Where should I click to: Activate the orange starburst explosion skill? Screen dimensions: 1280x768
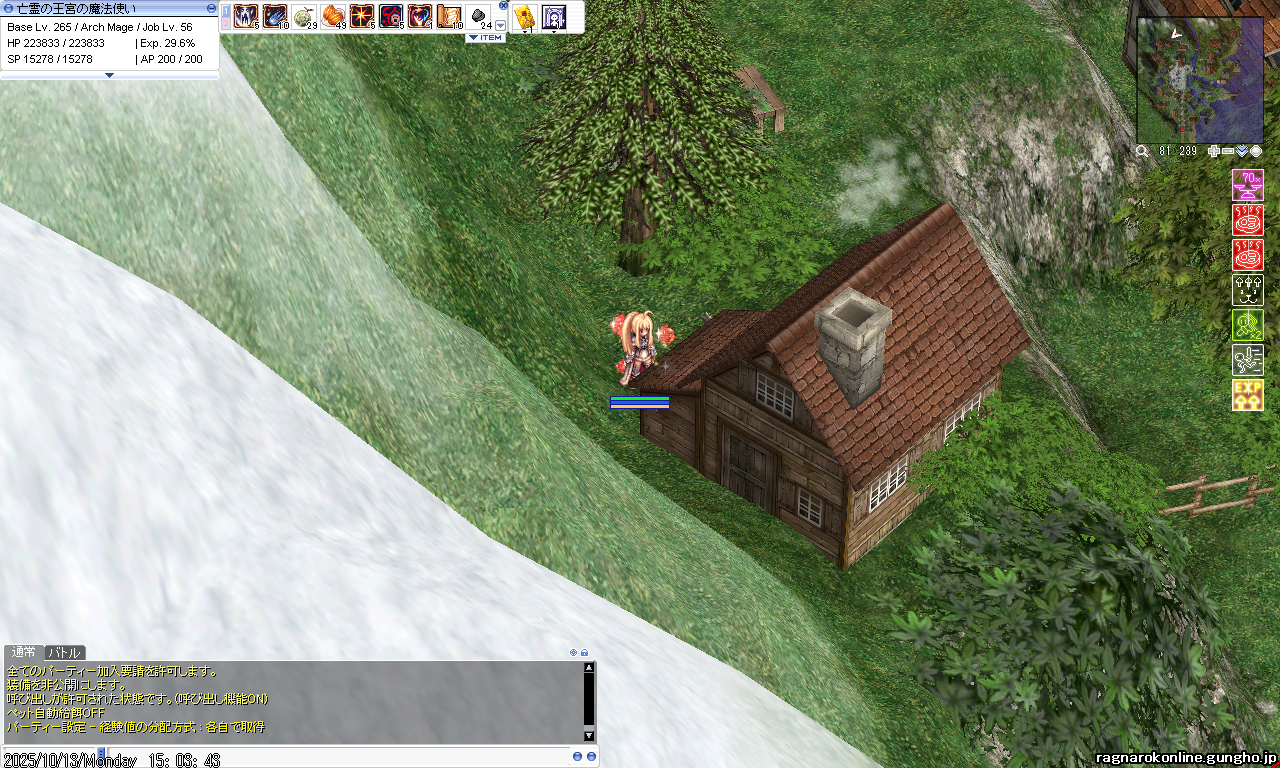[x=362, y=16]
